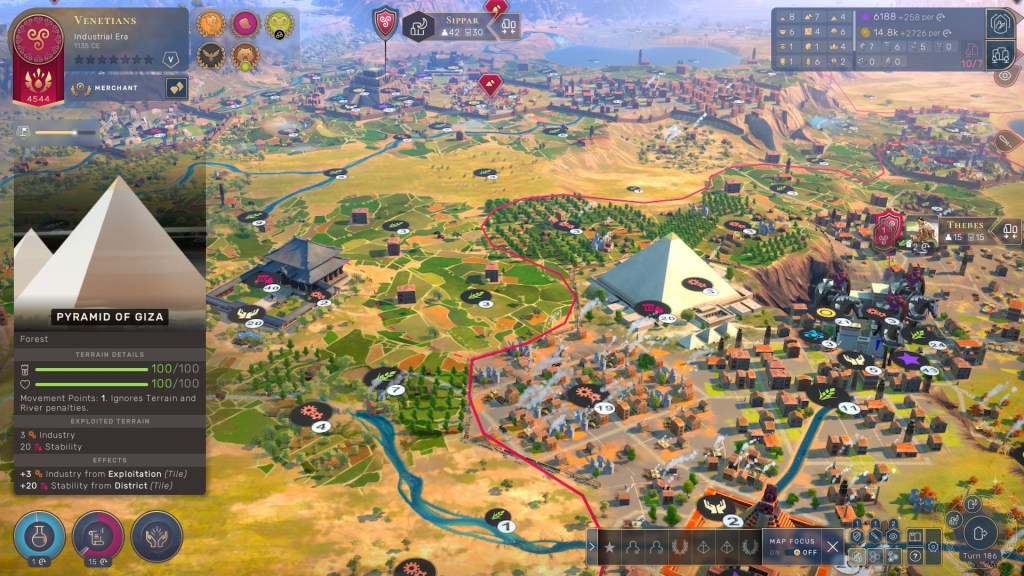The height and width of the screenshot is (576, 1024).
Task: Open the Merchant affinity action button
Action: [176, 89]
